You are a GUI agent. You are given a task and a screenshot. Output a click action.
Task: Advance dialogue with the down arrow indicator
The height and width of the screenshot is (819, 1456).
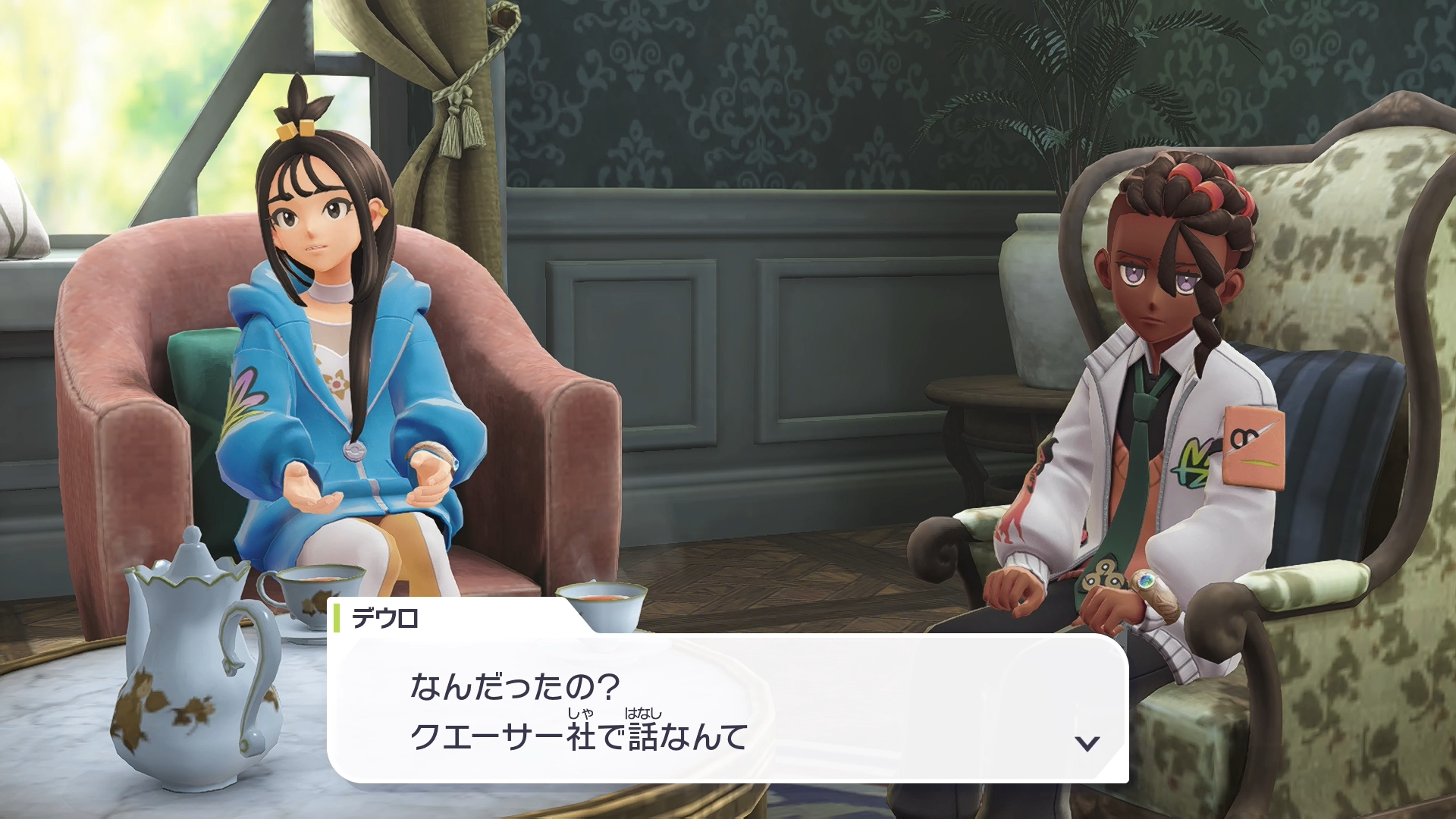[1087, 743]
